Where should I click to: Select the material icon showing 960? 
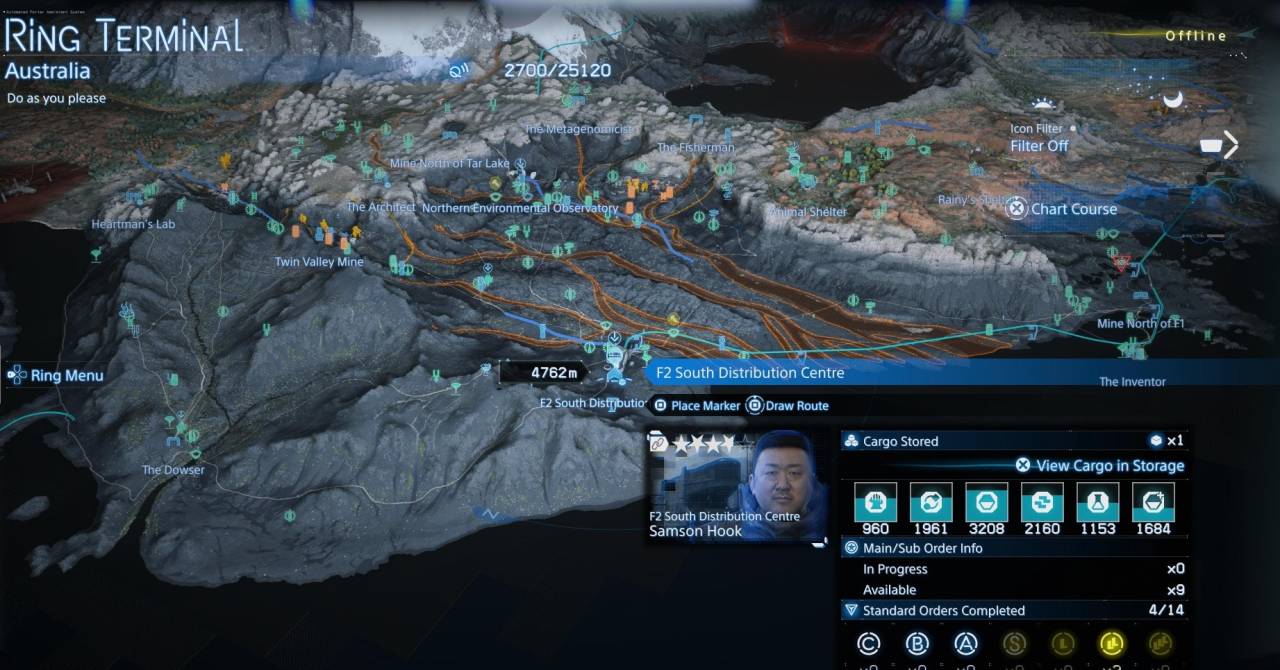click(x=875, y=502)
